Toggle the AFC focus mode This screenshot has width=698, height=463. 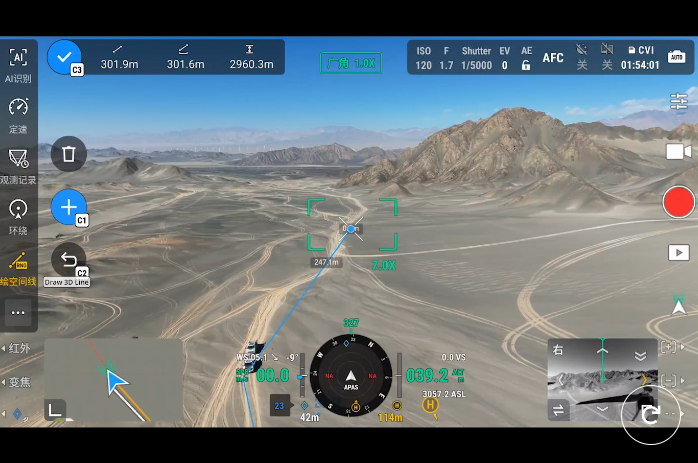(x=553, y=58)
